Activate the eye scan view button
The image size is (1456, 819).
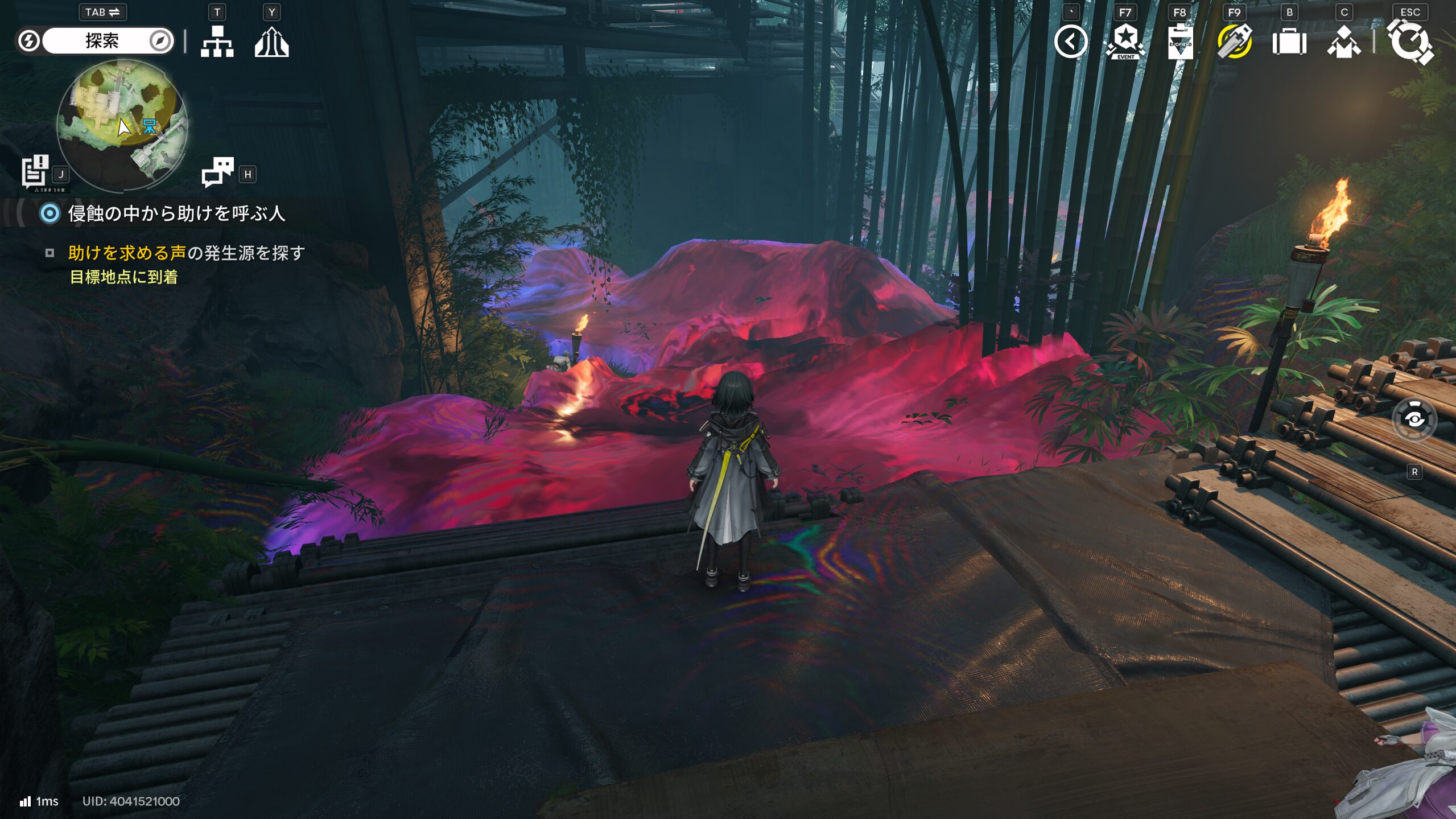click(1414, 420)
